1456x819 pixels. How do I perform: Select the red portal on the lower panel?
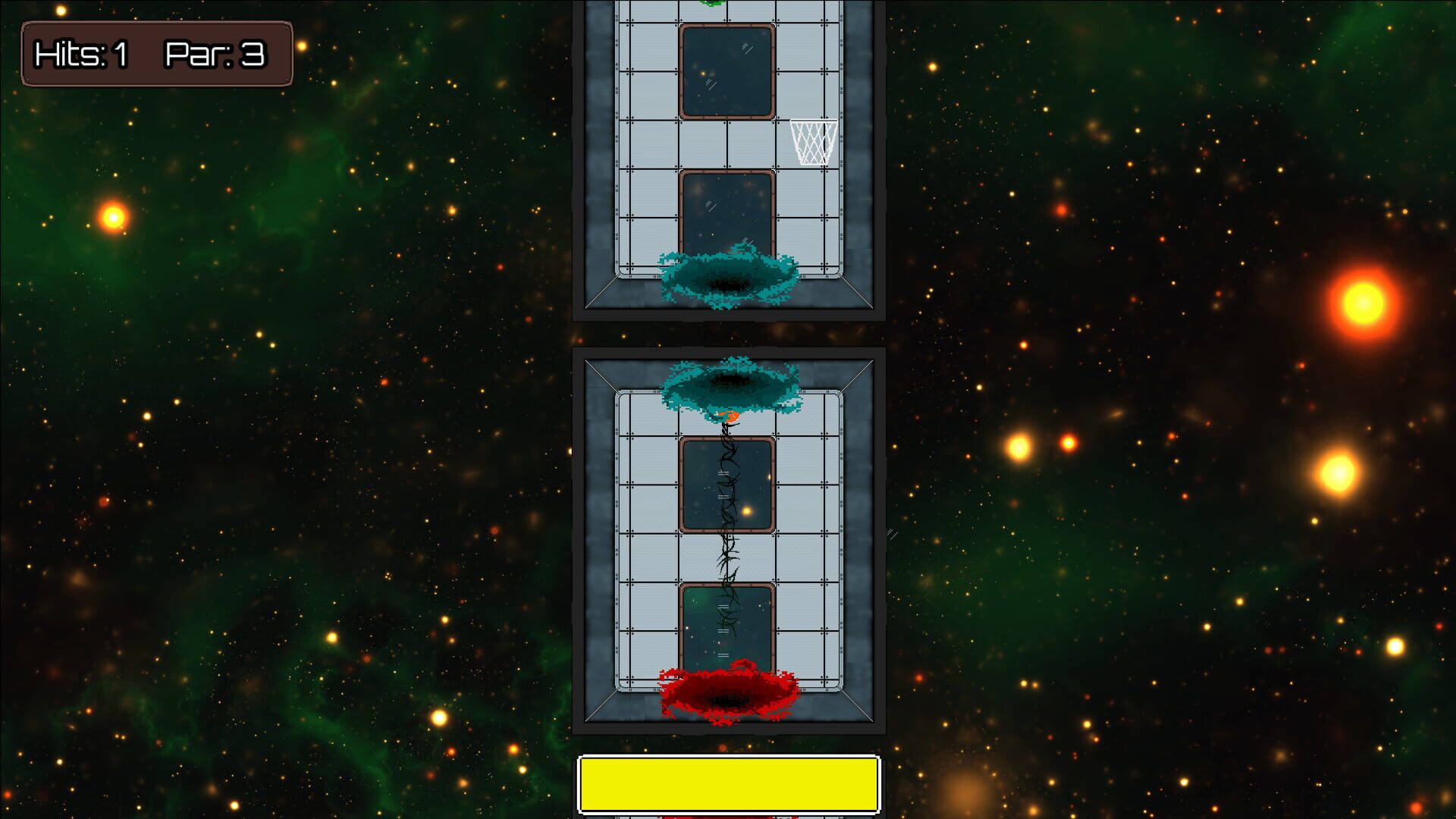click(728, 690)
